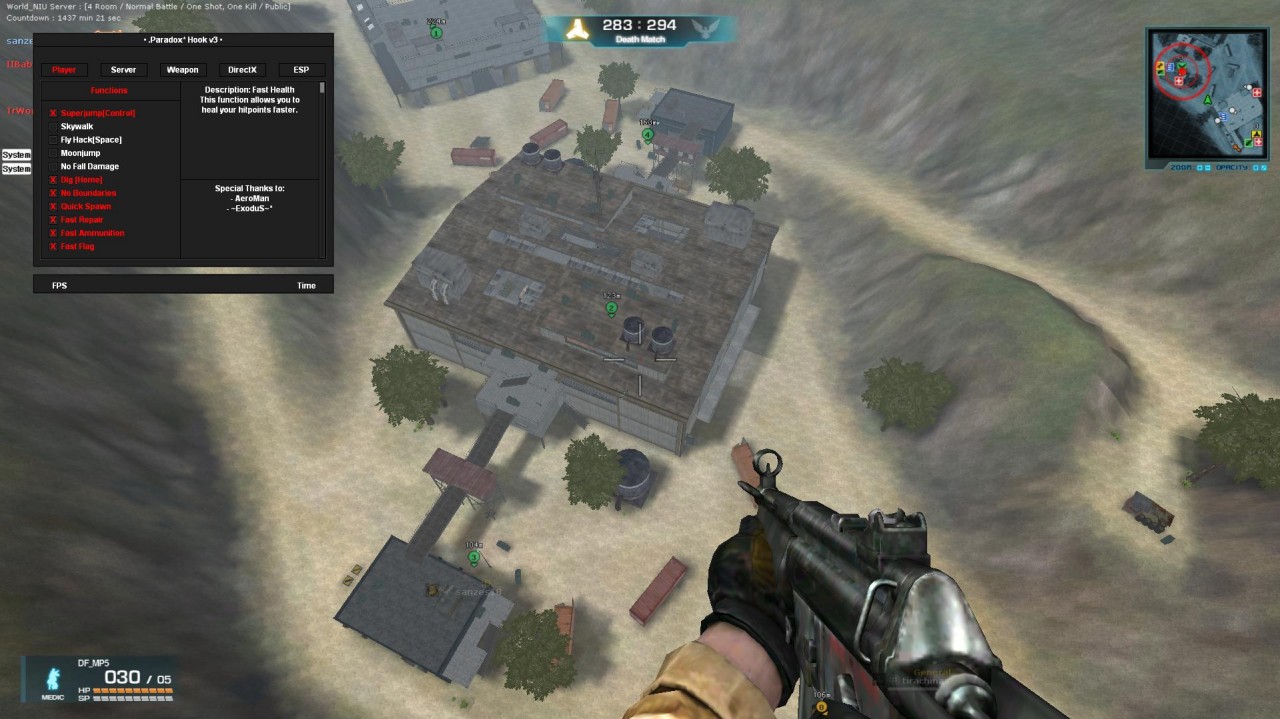1280x719 pixels.
Task: Switch to the Player tab
Action: point(64,70)
